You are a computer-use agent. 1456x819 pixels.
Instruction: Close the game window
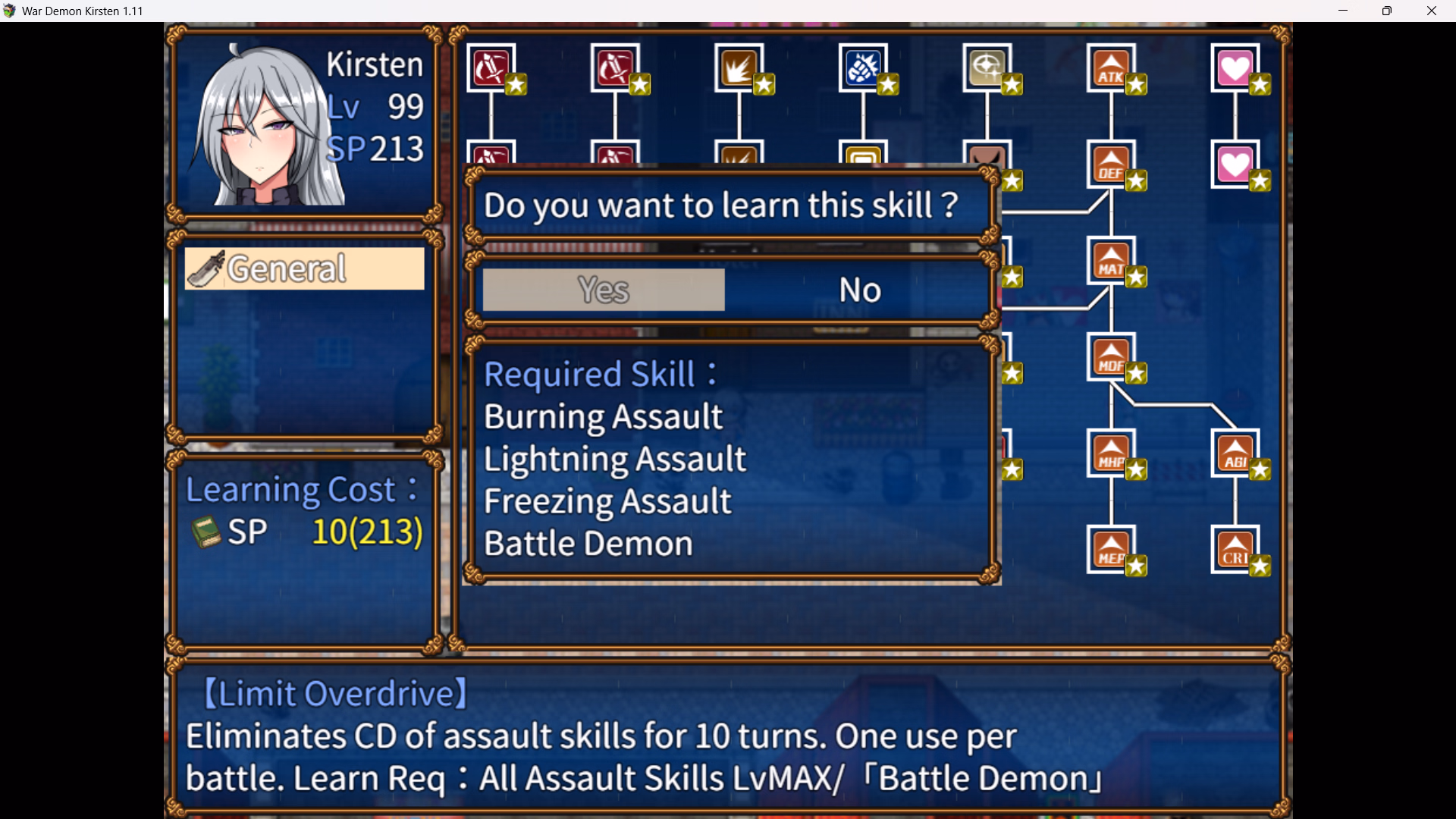pos(1432,11)
